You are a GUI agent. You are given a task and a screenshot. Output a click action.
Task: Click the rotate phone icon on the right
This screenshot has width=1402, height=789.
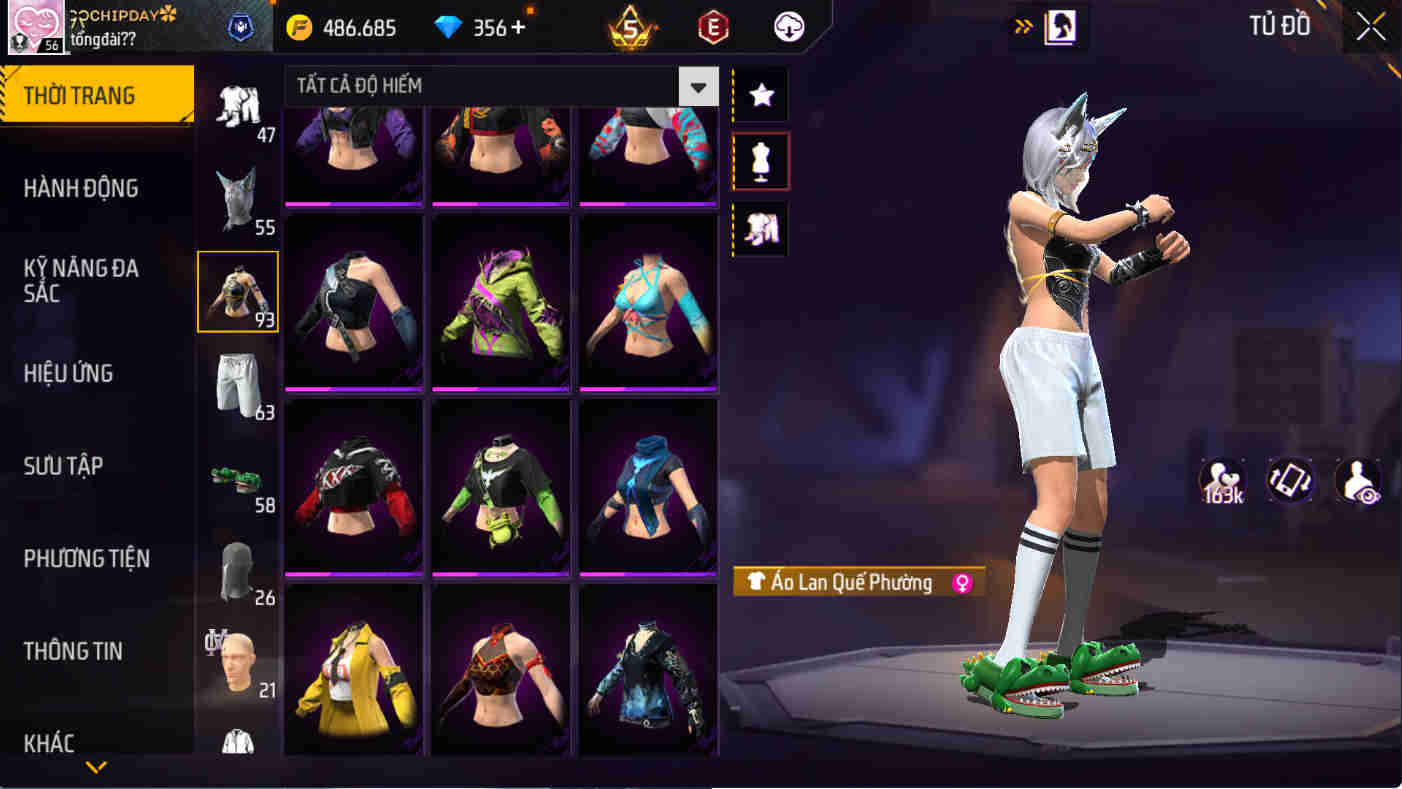coord(1290,482)
